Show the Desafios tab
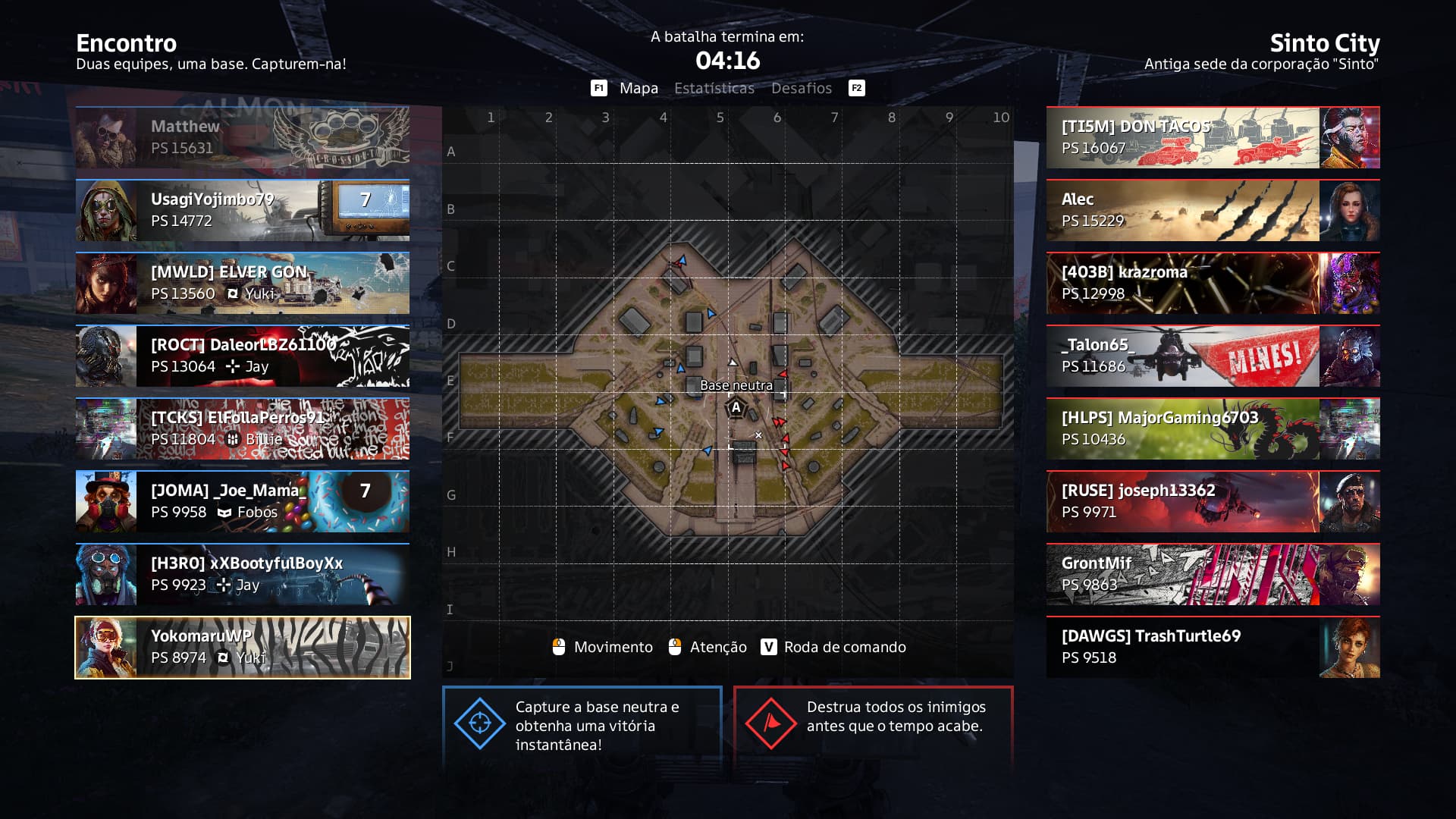 (x=802, y=89)
